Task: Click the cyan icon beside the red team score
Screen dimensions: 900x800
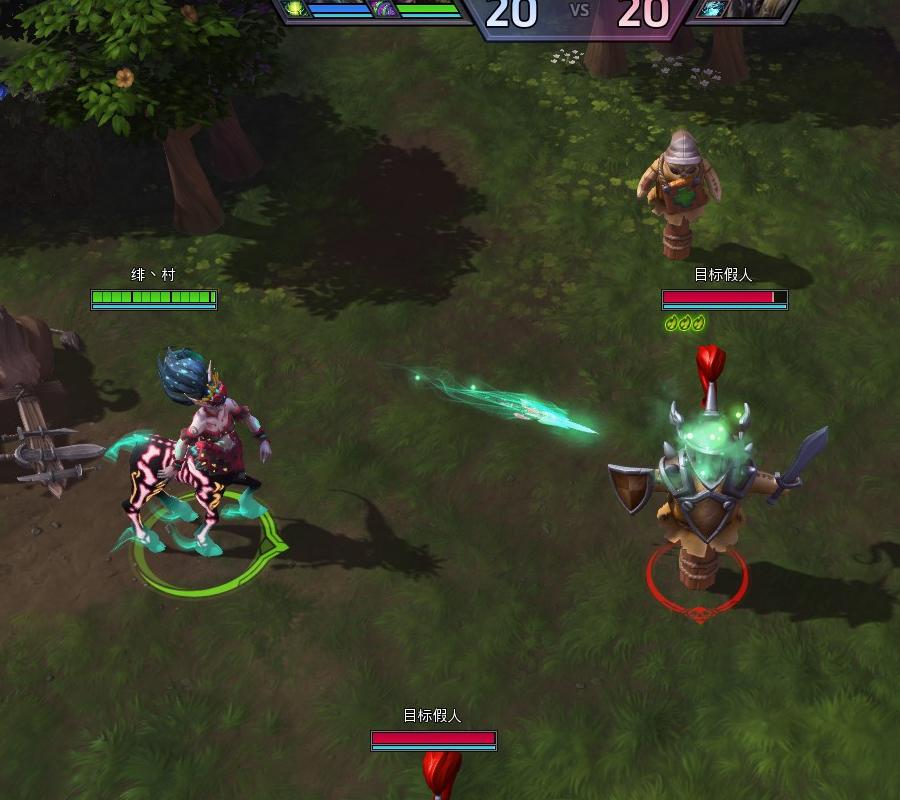Action: coord(713,8)
